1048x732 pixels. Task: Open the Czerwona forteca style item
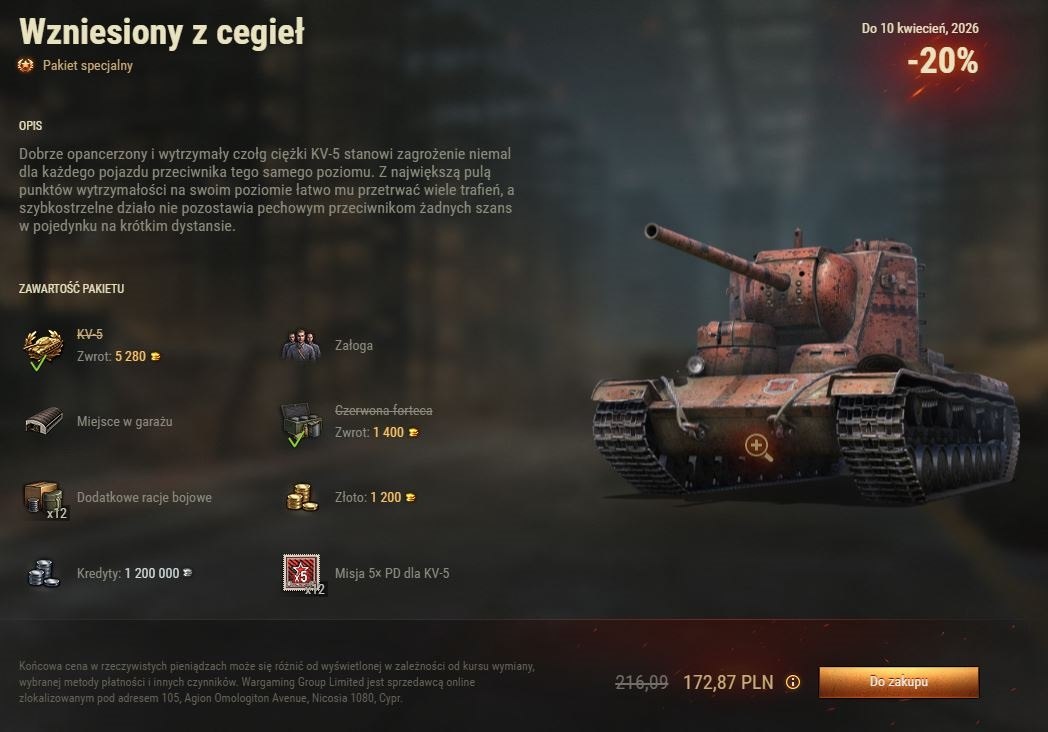pyautogui.click(x=301, y=421)
